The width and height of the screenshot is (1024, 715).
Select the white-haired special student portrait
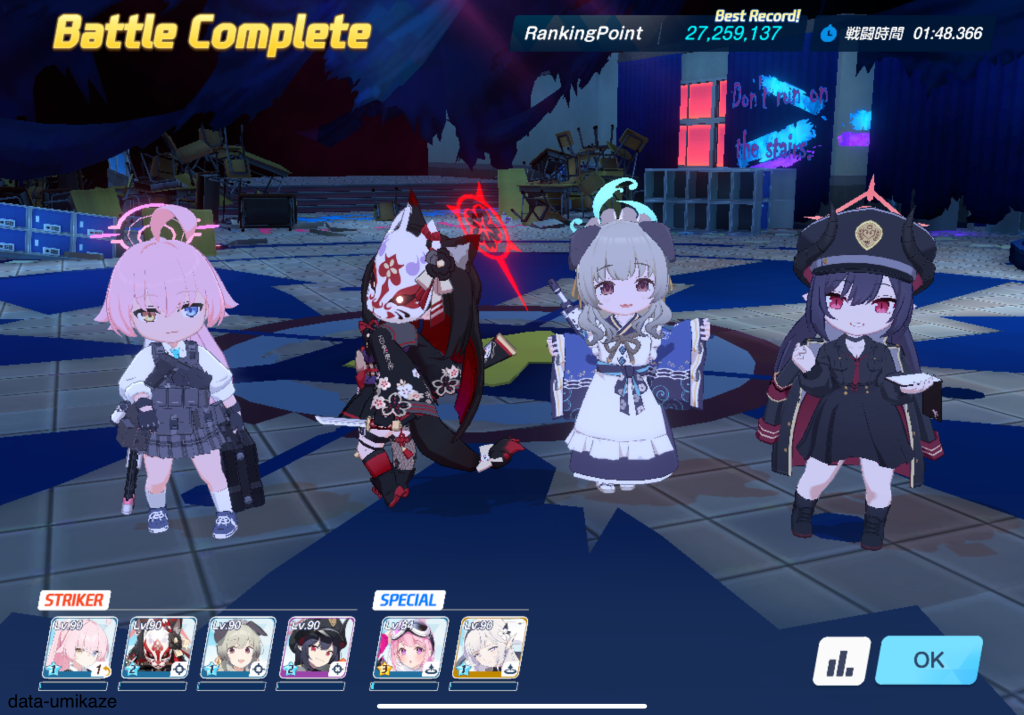(x=490, y=648)
